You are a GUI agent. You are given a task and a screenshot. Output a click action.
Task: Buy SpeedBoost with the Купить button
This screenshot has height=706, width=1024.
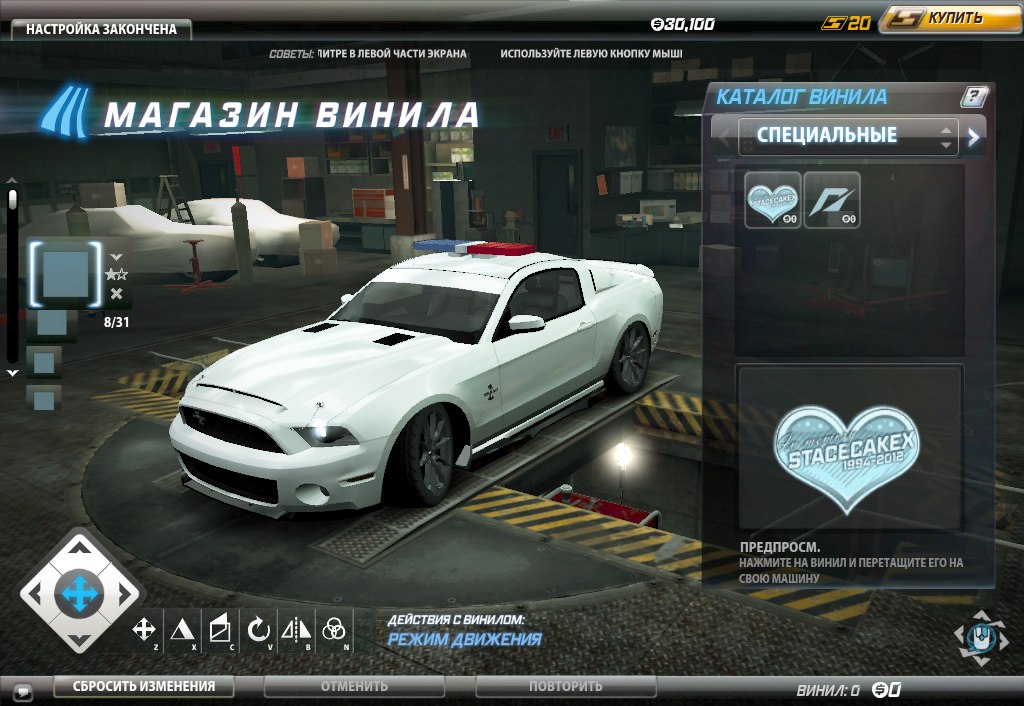[x=943, y=19]
